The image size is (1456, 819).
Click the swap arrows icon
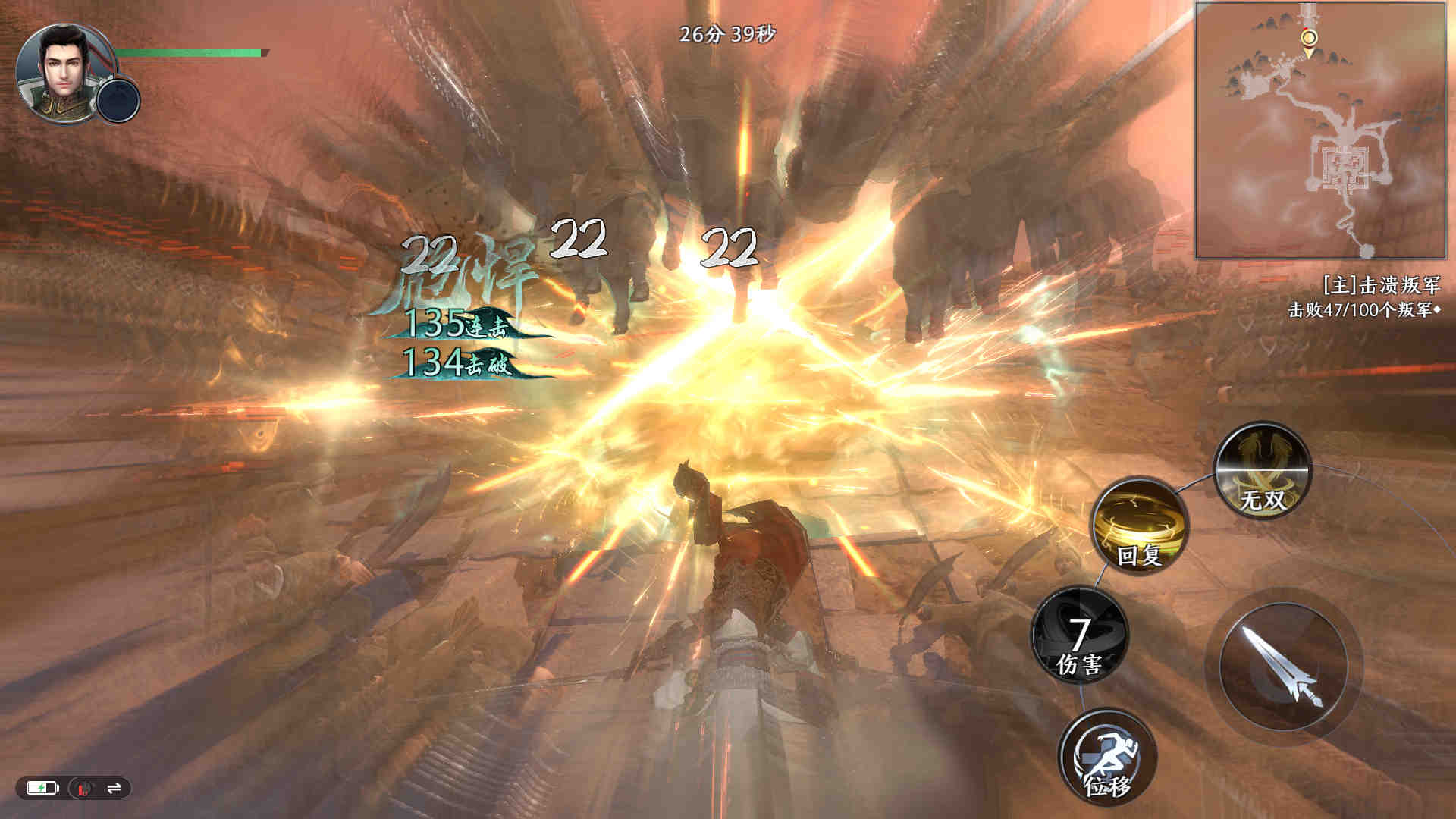coord(114,789)
